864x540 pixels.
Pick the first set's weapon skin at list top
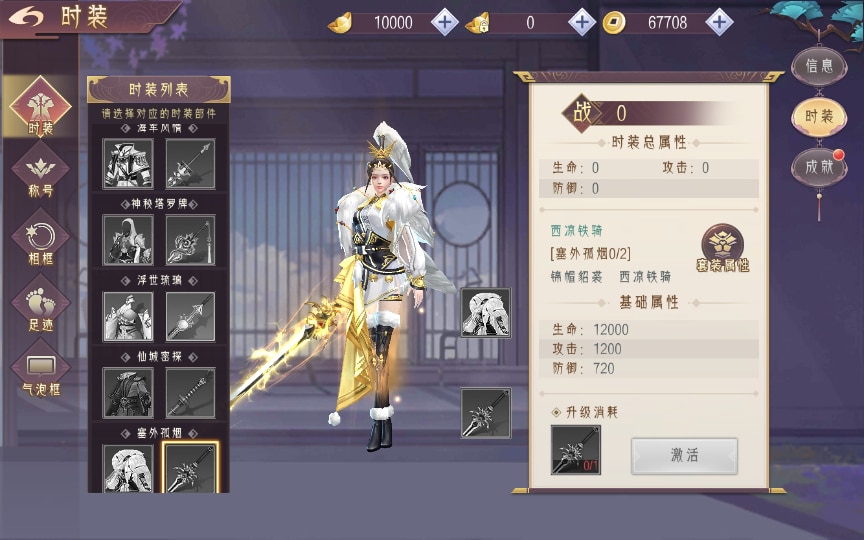(x=190, y=163)
